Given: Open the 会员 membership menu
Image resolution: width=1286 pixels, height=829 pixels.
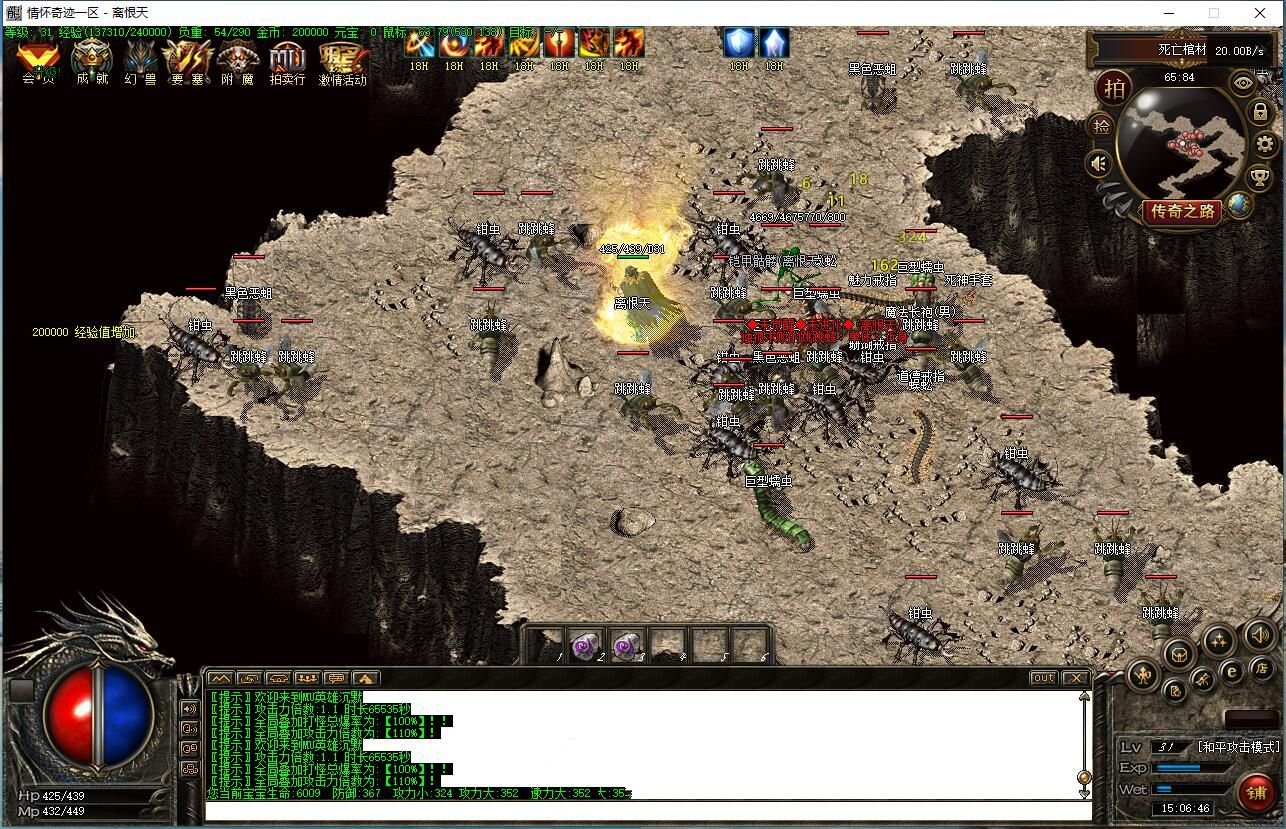Looking at the screenshot, I should (x=38, y=62).
